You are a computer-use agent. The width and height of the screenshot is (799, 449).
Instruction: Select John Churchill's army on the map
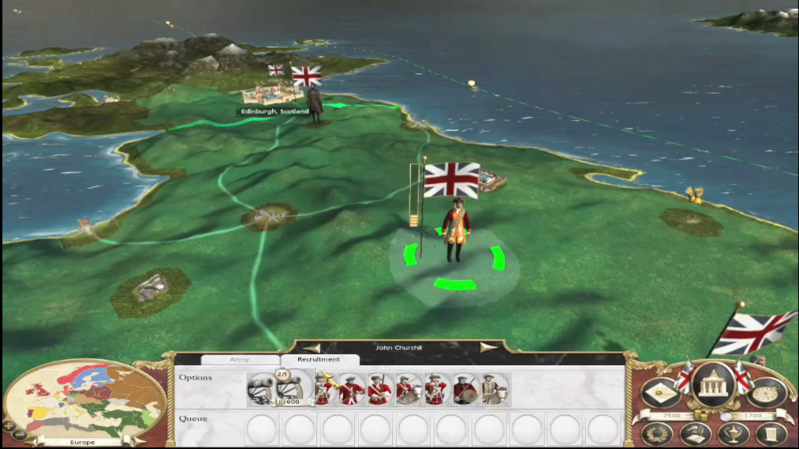pyautogui.click(x=457, y=231)
